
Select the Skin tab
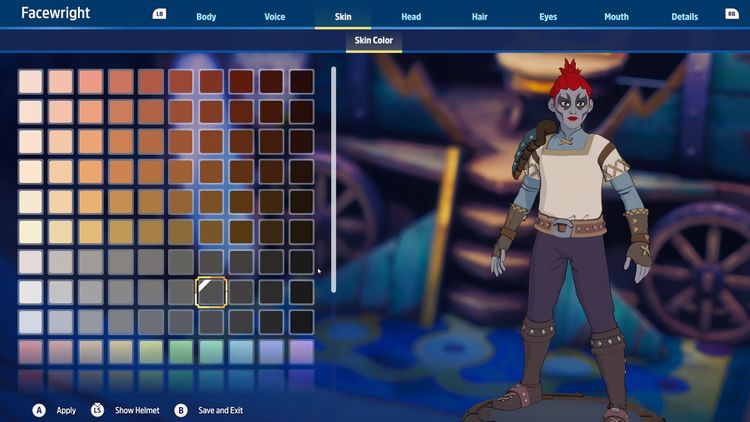[x=343, y=17]
